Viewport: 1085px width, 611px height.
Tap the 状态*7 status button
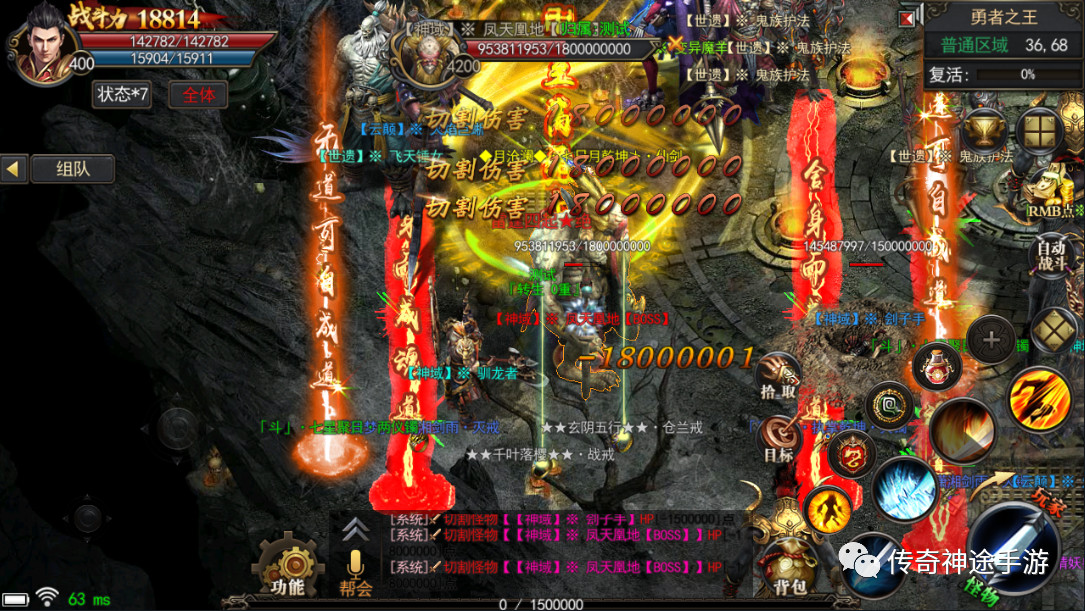pyautogui.click(x=122, y=95)
